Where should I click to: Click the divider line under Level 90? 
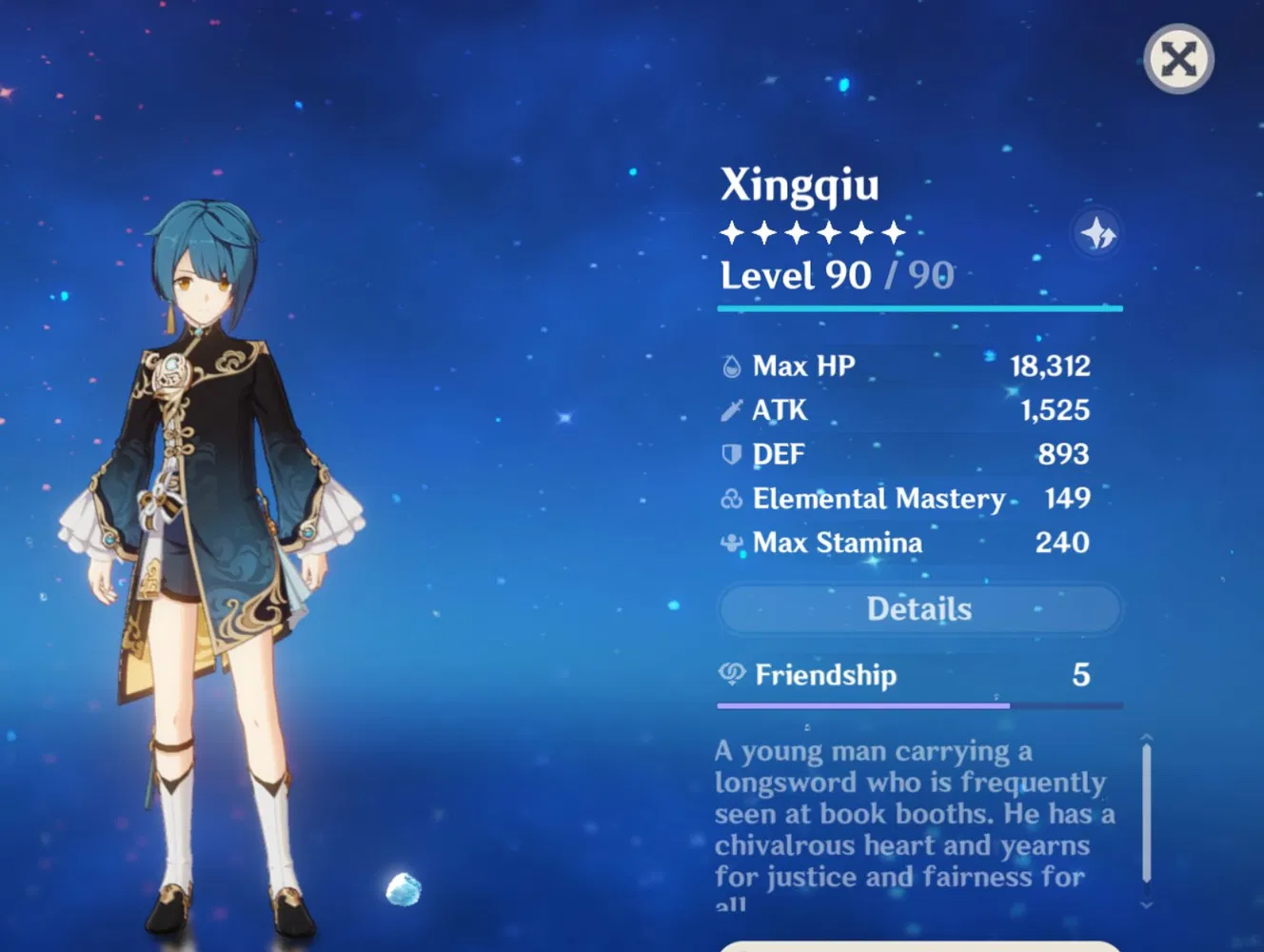[918, 307]
